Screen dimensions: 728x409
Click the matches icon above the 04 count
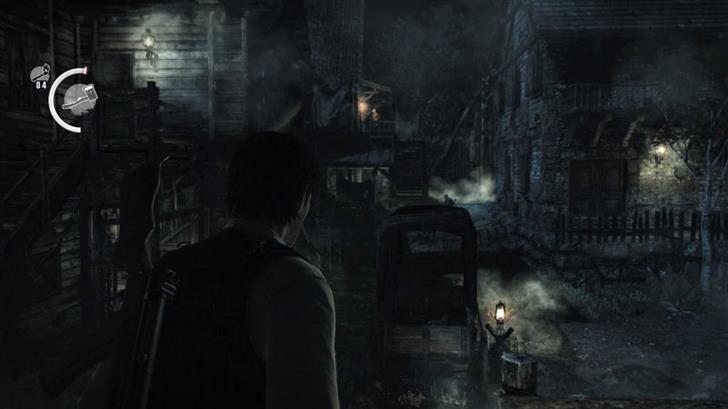tap(40, 72)
